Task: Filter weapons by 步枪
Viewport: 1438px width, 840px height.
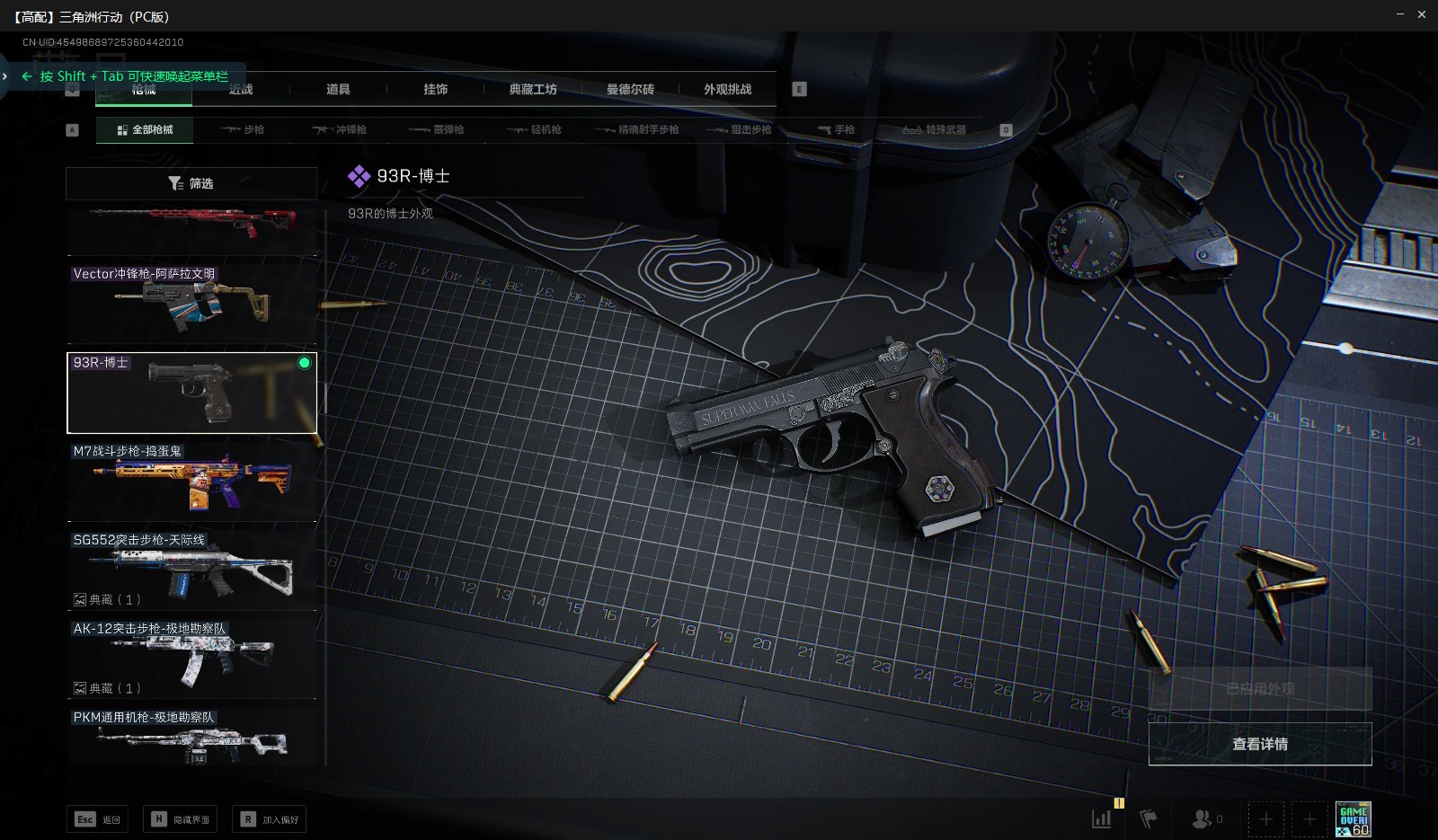Action: click(x=243, y=129)
